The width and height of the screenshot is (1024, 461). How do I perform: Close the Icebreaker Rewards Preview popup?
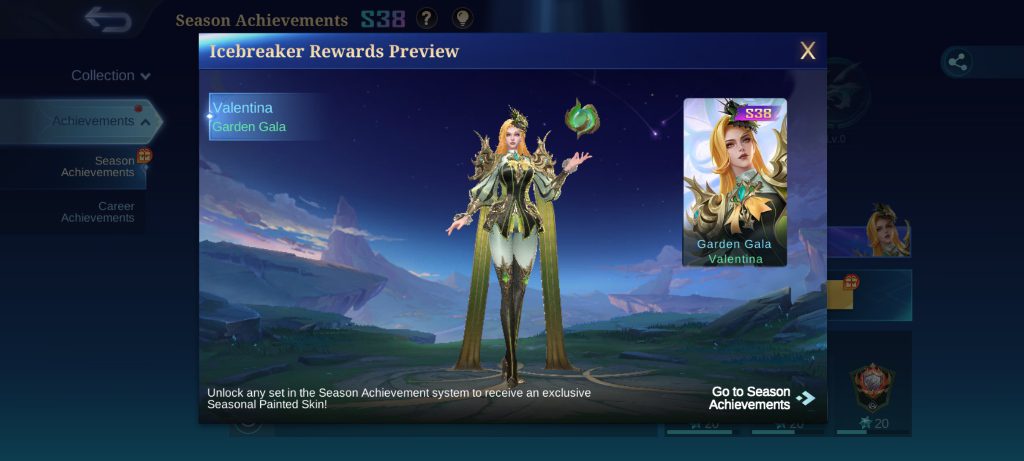pos(807,51)
